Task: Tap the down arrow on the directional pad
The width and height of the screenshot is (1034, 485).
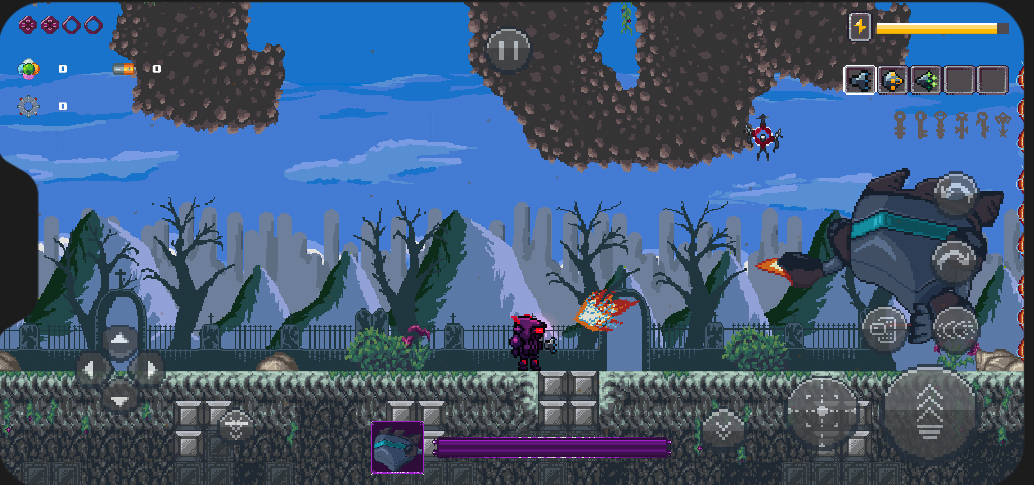Action: coord(120,397)
